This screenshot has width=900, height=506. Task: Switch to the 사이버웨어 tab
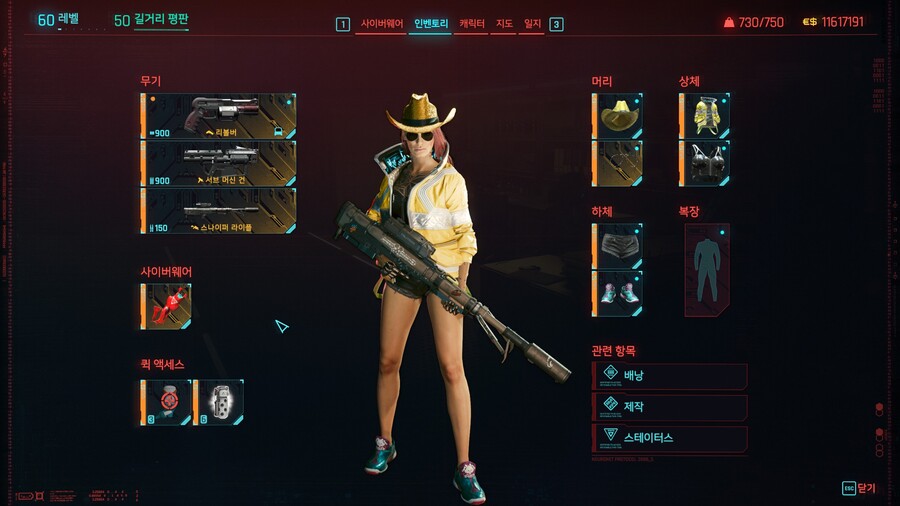pyautogui.click(x=380, y=23)
